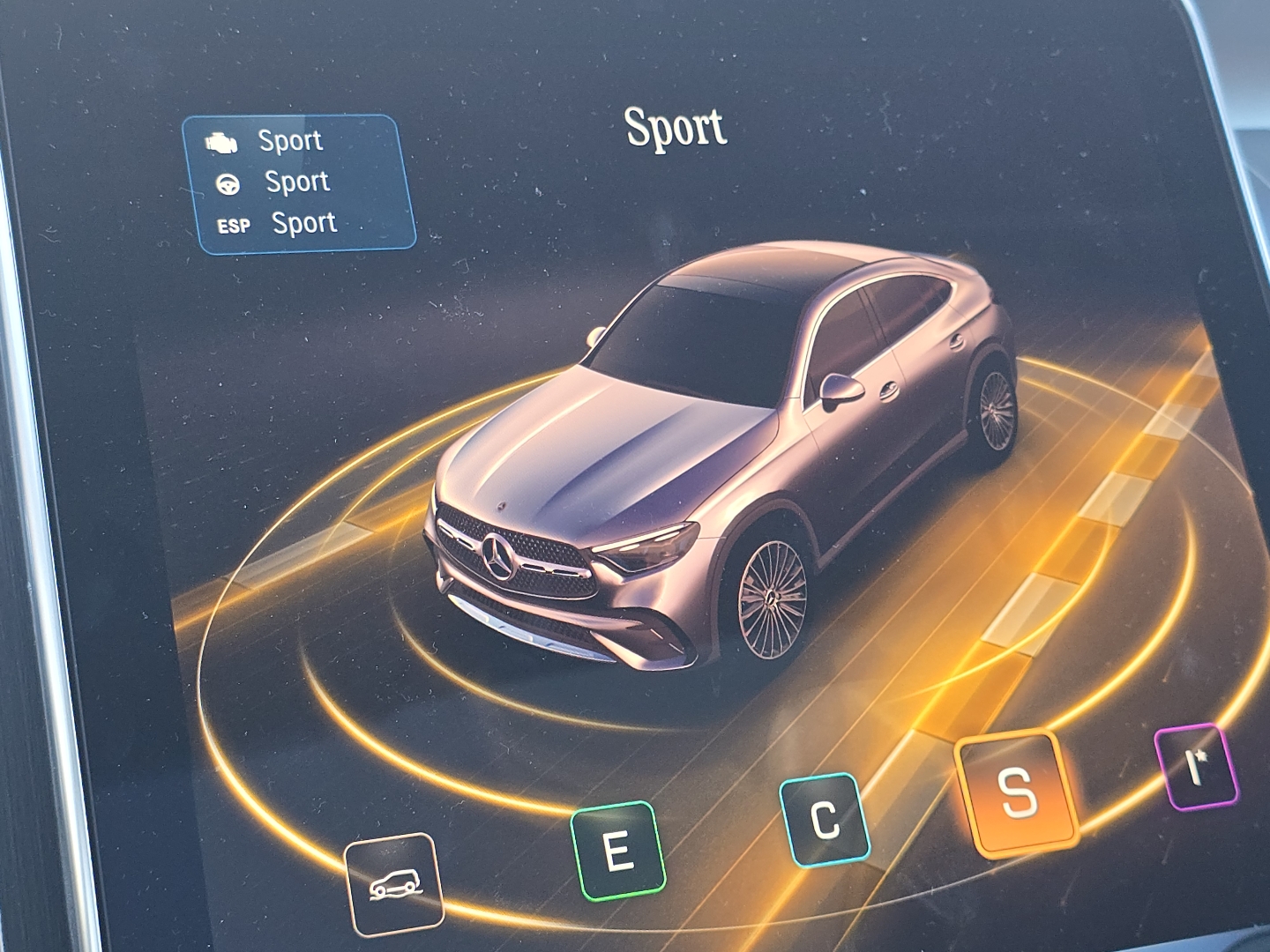The width and height of the screenshot is (1270, 952).
Task: Click the ESP text label
Action: (233, 223)
